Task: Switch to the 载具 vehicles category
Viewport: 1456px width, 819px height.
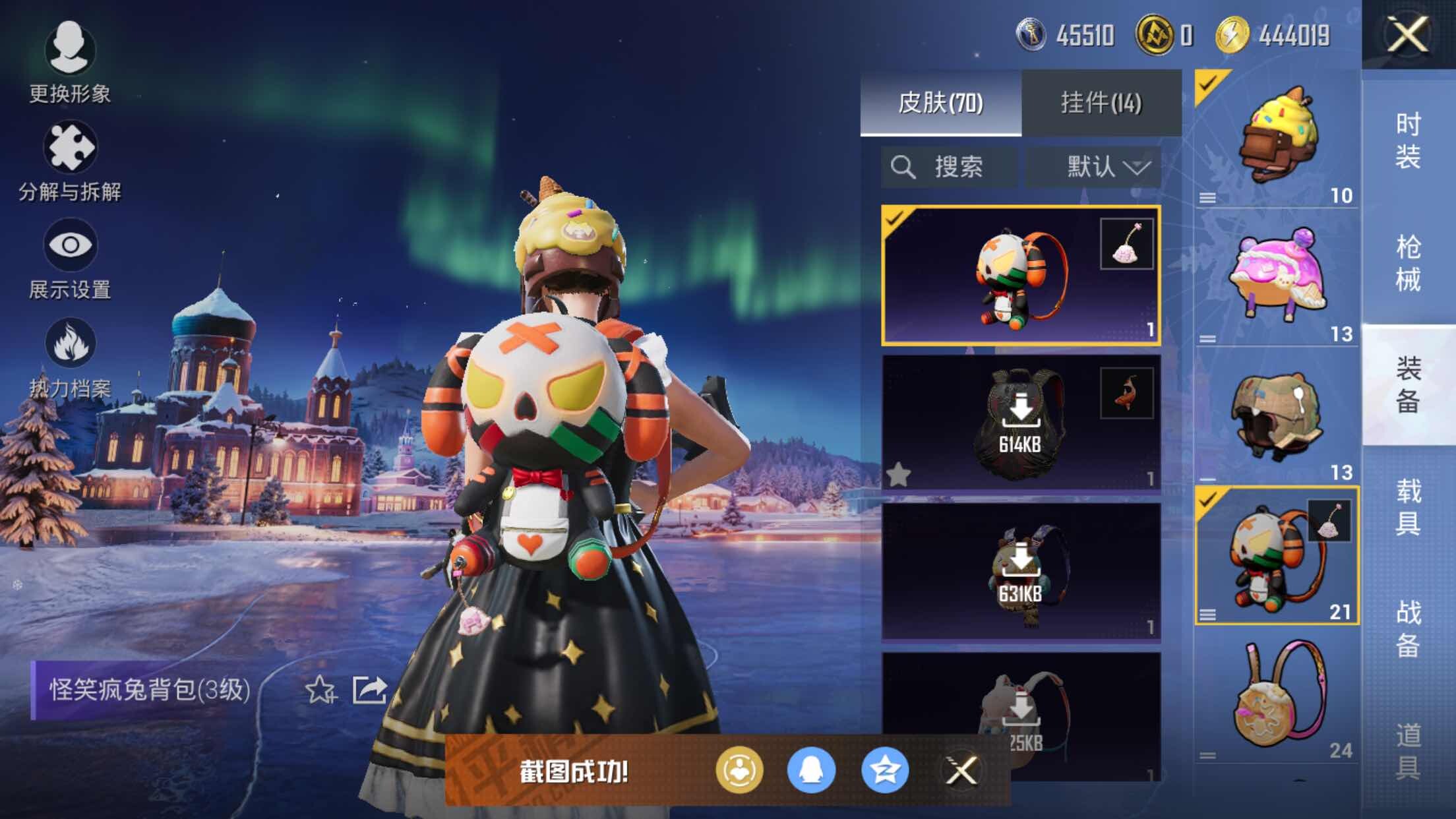Action: [1408, 506]
